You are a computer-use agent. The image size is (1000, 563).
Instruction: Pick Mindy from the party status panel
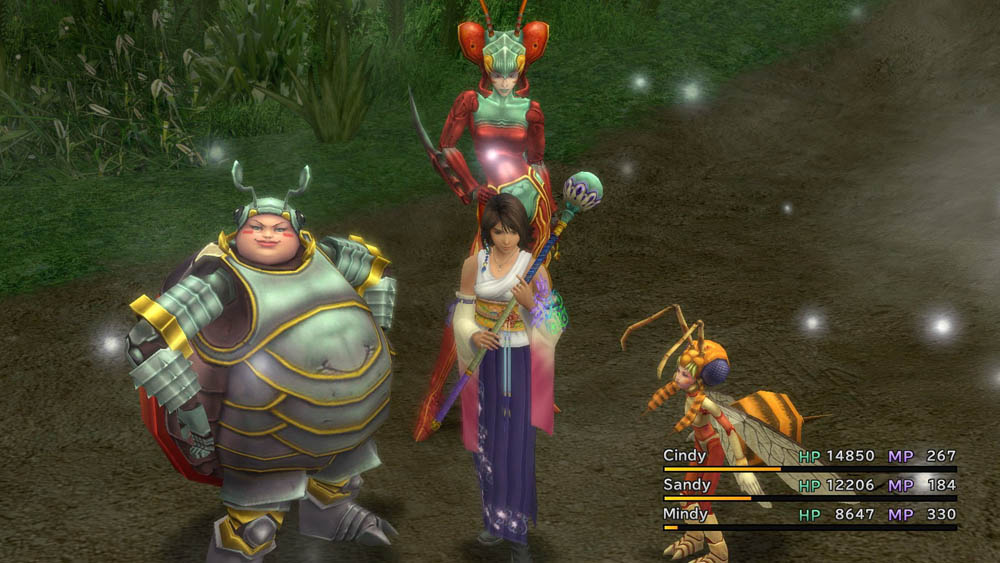(687, 514)
